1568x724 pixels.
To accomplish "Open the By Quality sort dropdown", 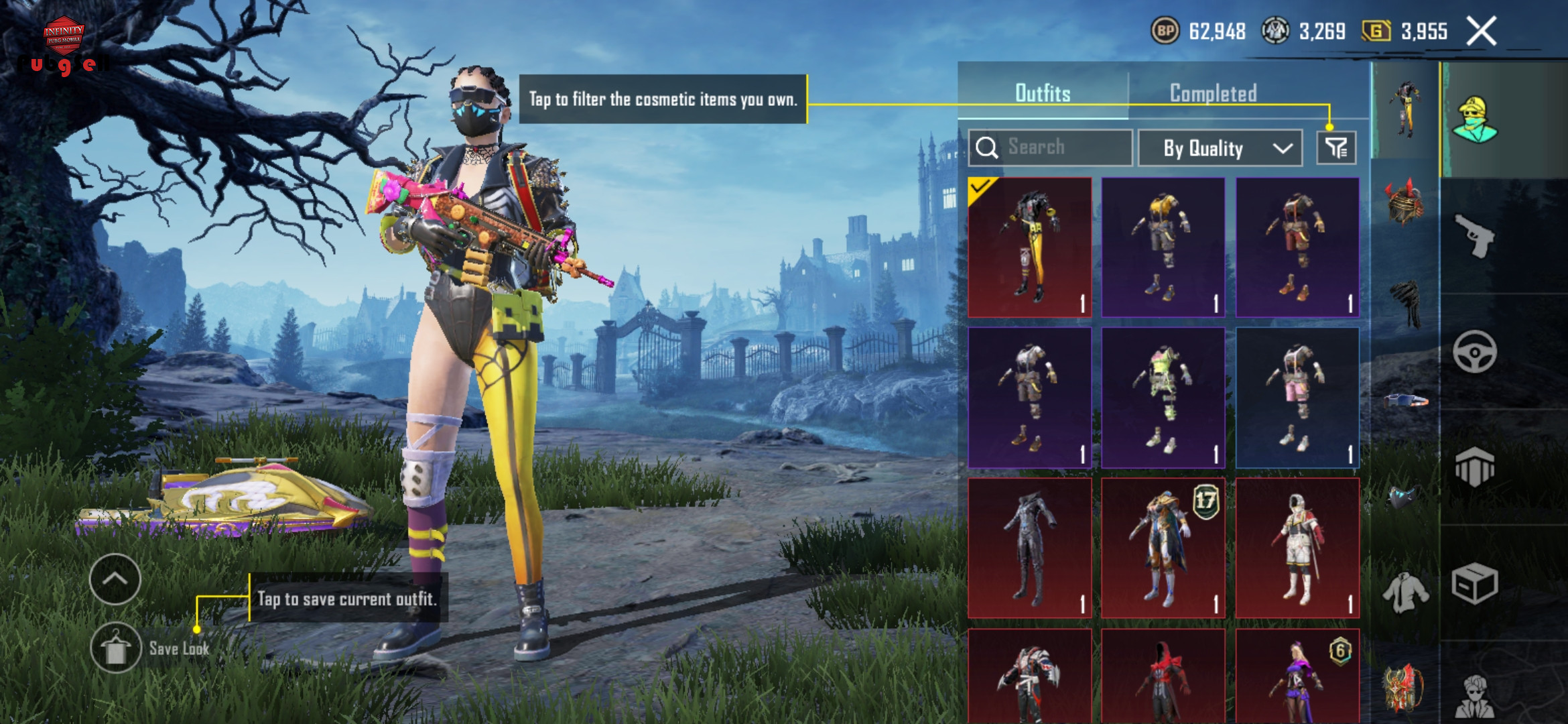I will click(x=1220, y=147).
